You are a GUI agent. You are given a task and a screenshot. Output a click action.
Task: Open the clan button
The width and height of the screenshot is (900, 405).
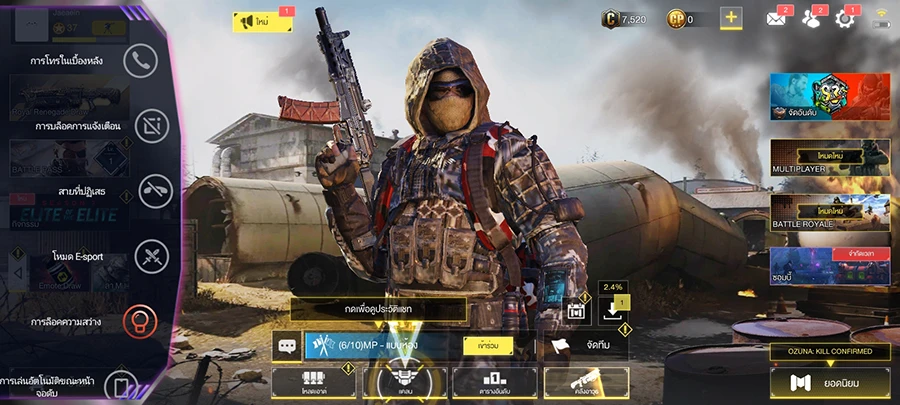point(404,381)
